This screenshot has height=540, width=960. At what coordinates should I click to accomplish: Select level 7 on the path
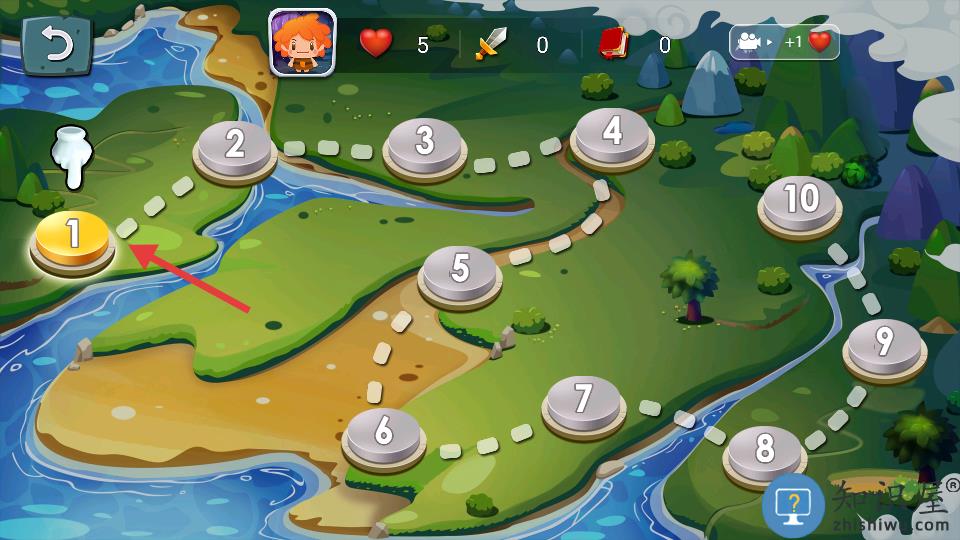[584, 402]
